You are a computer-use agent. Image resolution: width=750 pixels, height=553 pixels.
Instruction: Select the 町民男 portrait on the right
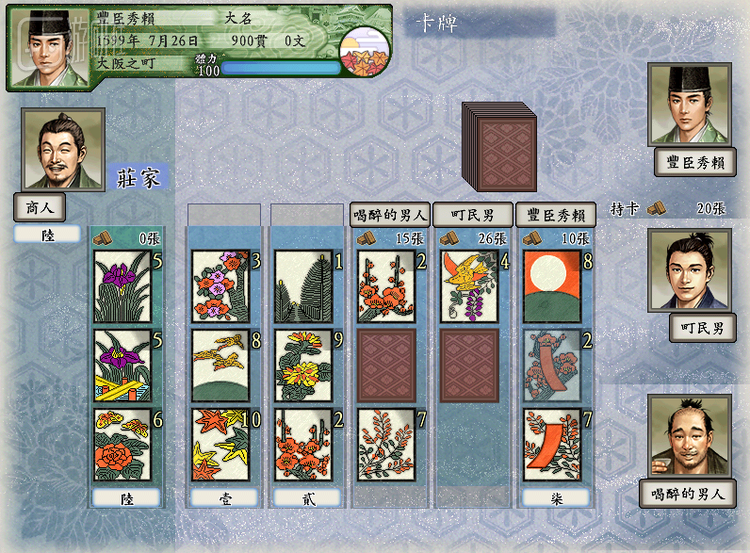tap(690, 270)
